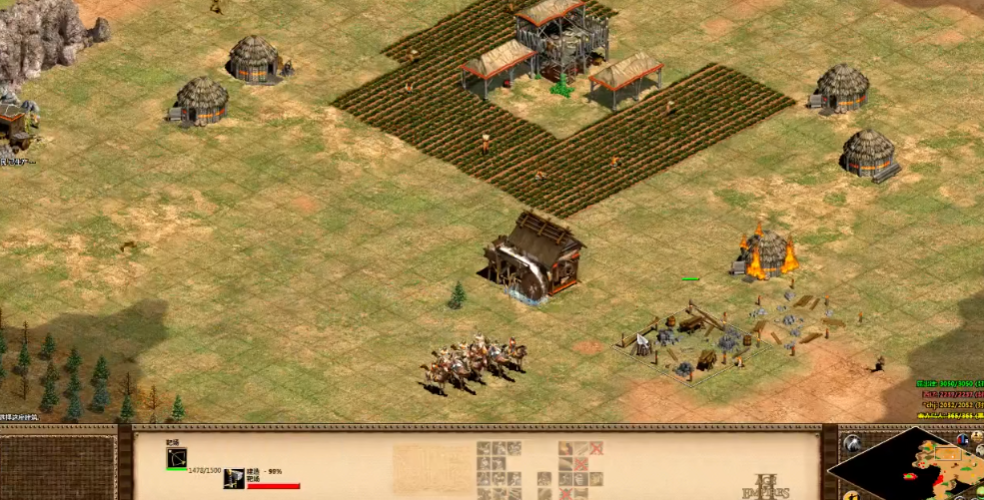
Task: Click the queued unit icon in production
Action: click(x=234, y=479)
